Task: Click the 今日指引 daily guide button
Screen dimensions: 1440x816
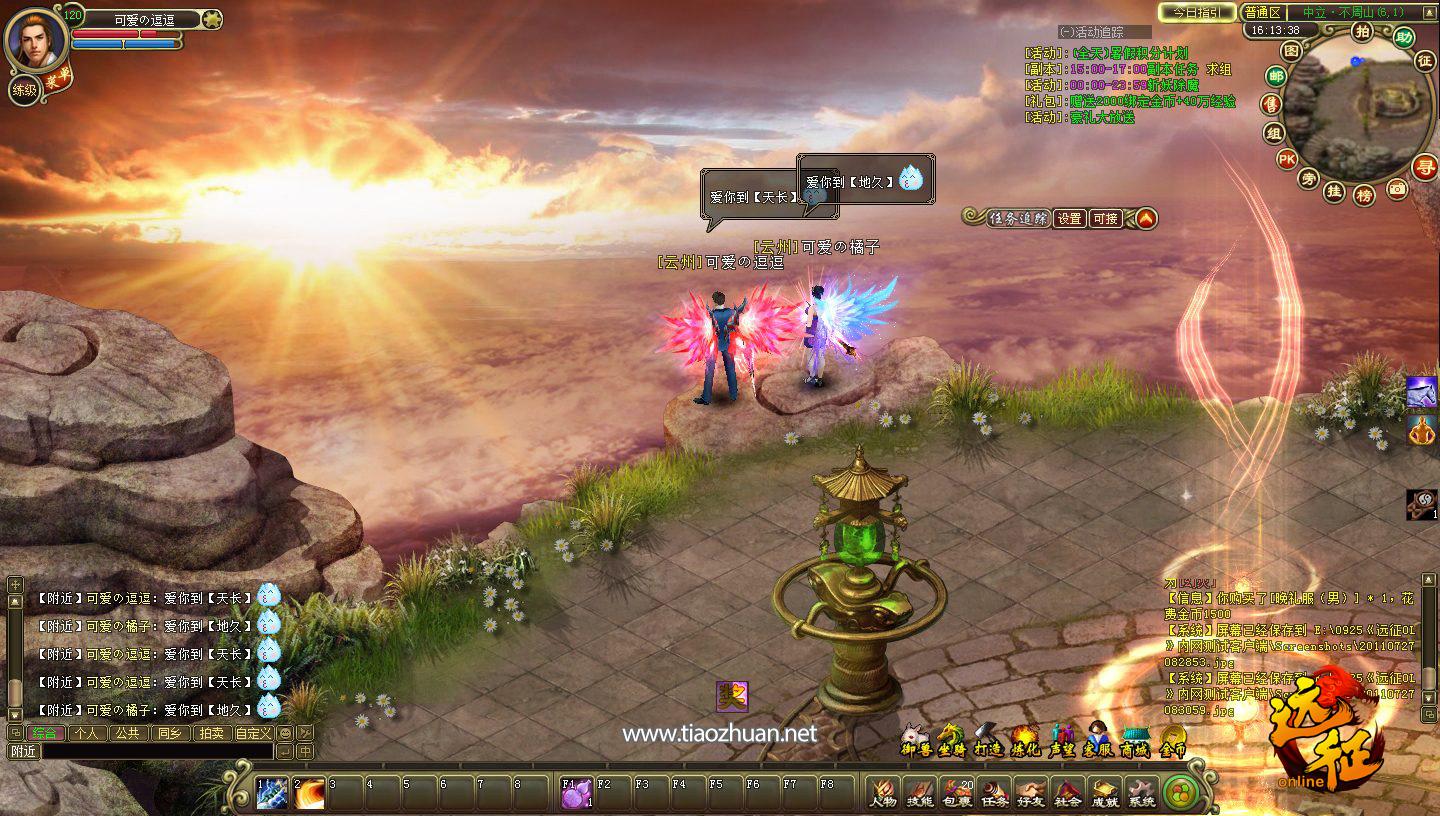Action: pos(1196,13)
